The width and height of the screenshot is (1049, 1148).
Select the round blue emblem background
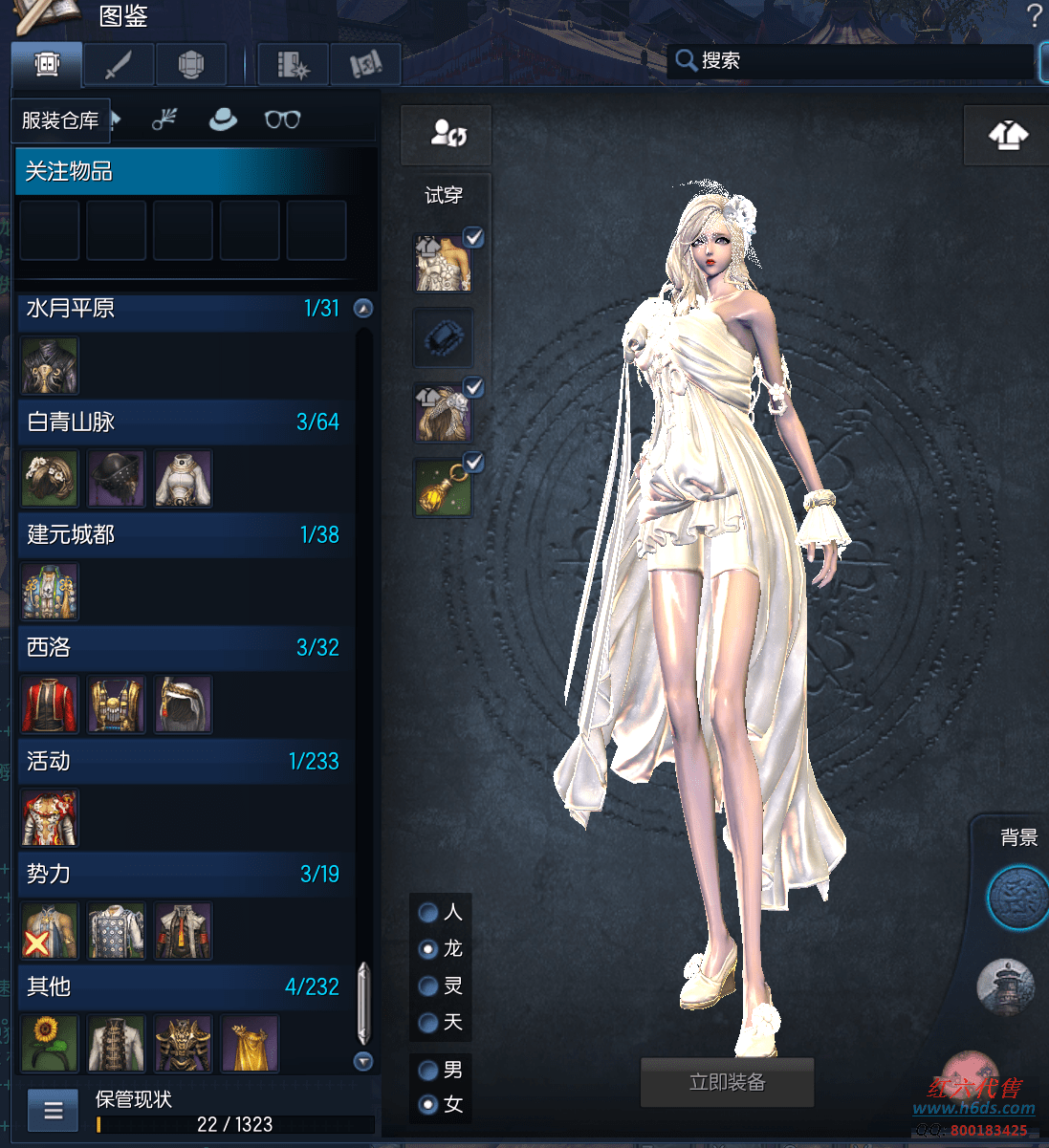coord(1017,898)
